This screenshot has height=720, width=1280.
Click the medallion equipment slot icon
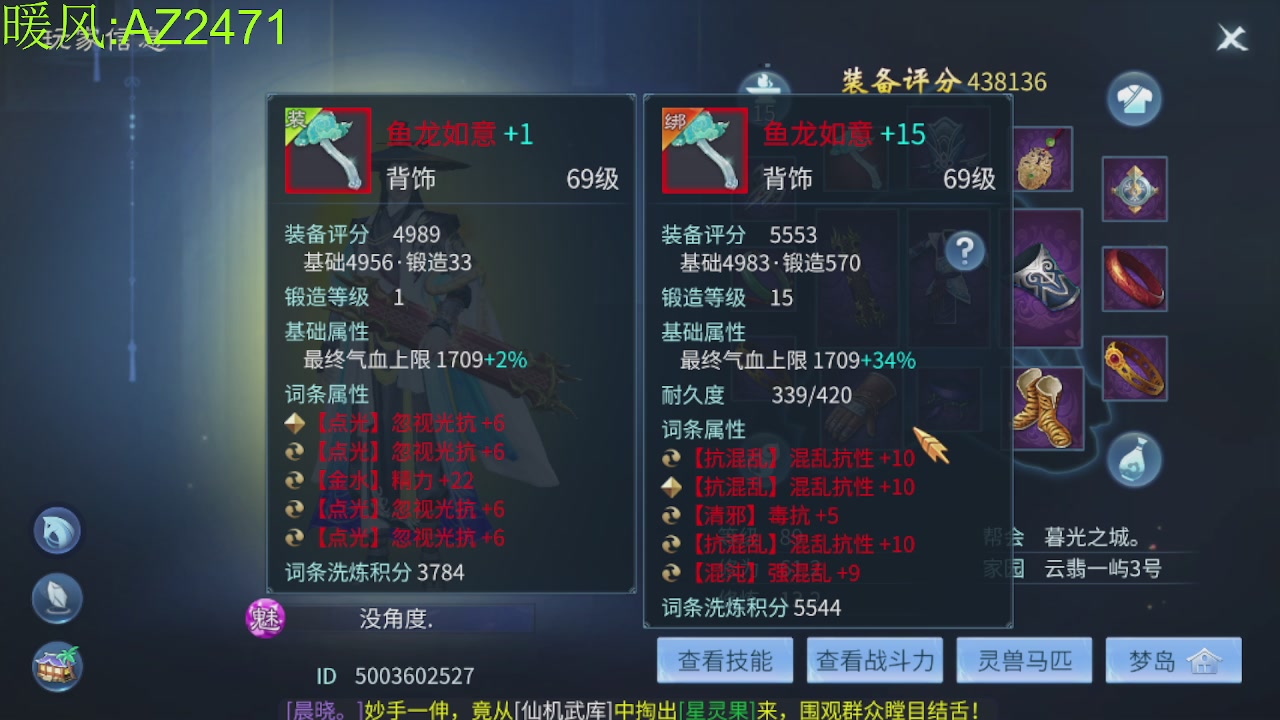pyautogui.click(x=1134, y=188)
